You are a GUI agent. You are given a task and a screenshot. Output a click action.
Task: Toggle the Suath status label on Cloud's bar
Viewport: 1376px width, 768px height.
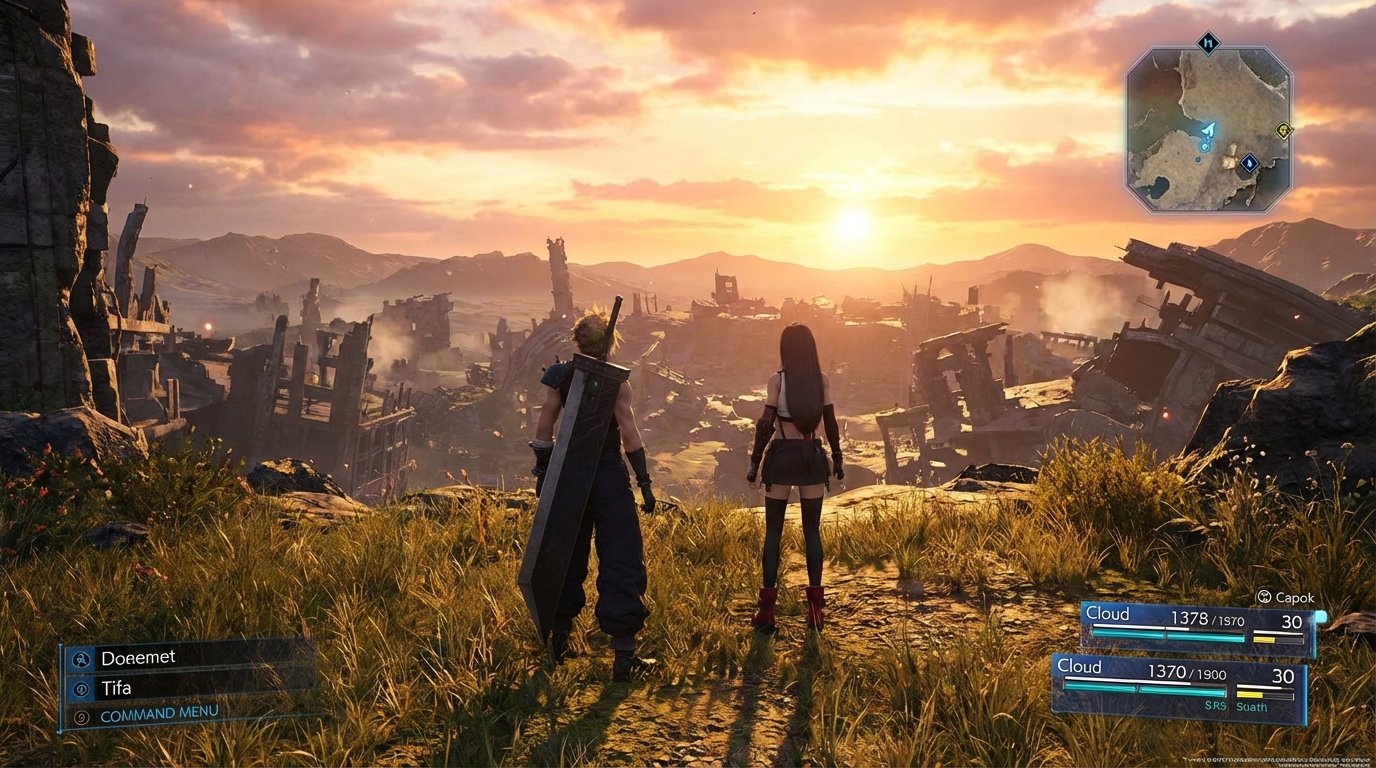click(1252, 707)
